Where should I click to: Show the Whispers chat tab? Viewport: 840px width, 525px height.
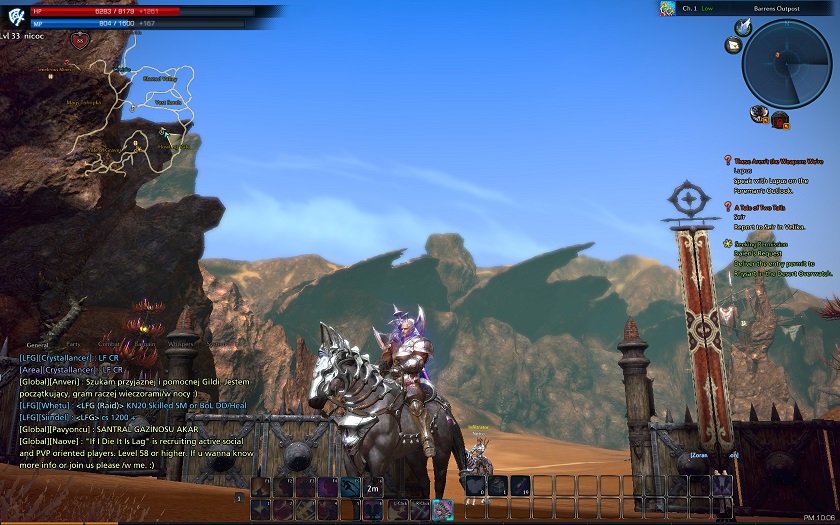point(180,344)
